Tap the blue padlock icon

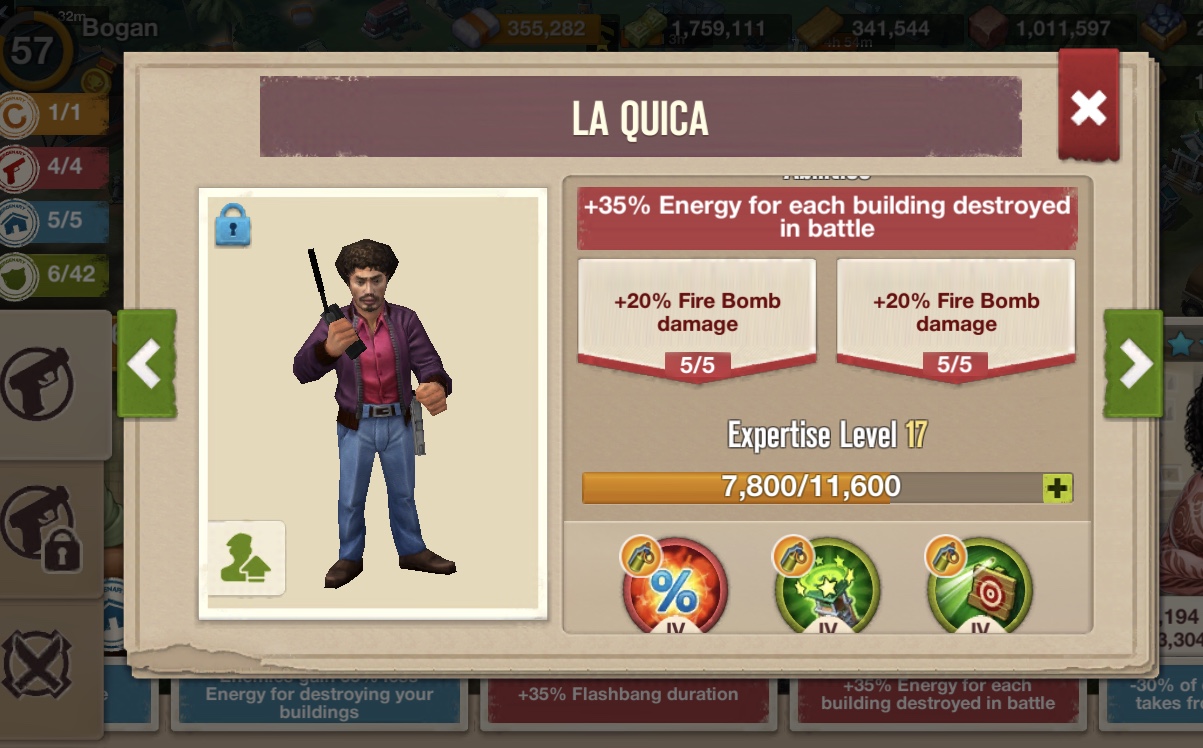point(232,227)
